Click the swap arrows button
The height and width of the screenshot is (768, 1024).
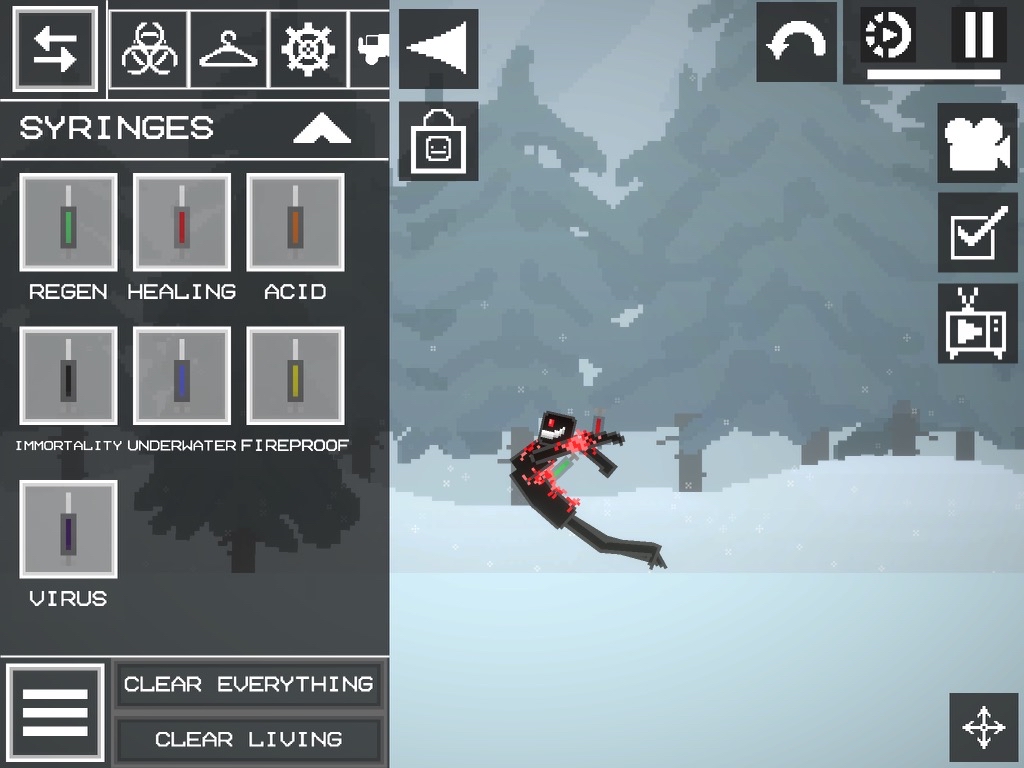(55, 48)
